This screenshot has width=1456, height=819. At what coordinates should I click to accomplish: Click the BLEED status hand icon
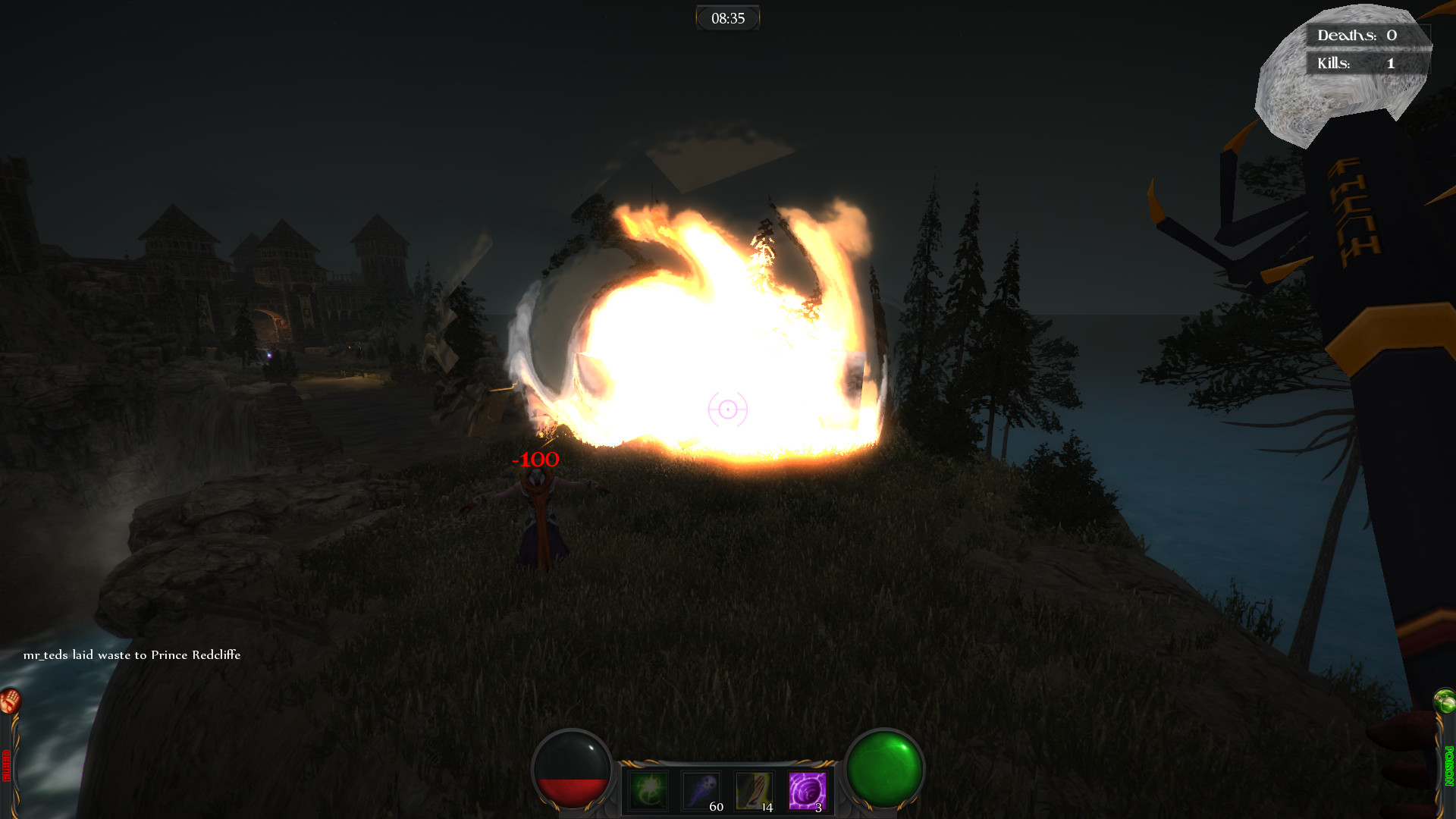click(x=10, y=701)
